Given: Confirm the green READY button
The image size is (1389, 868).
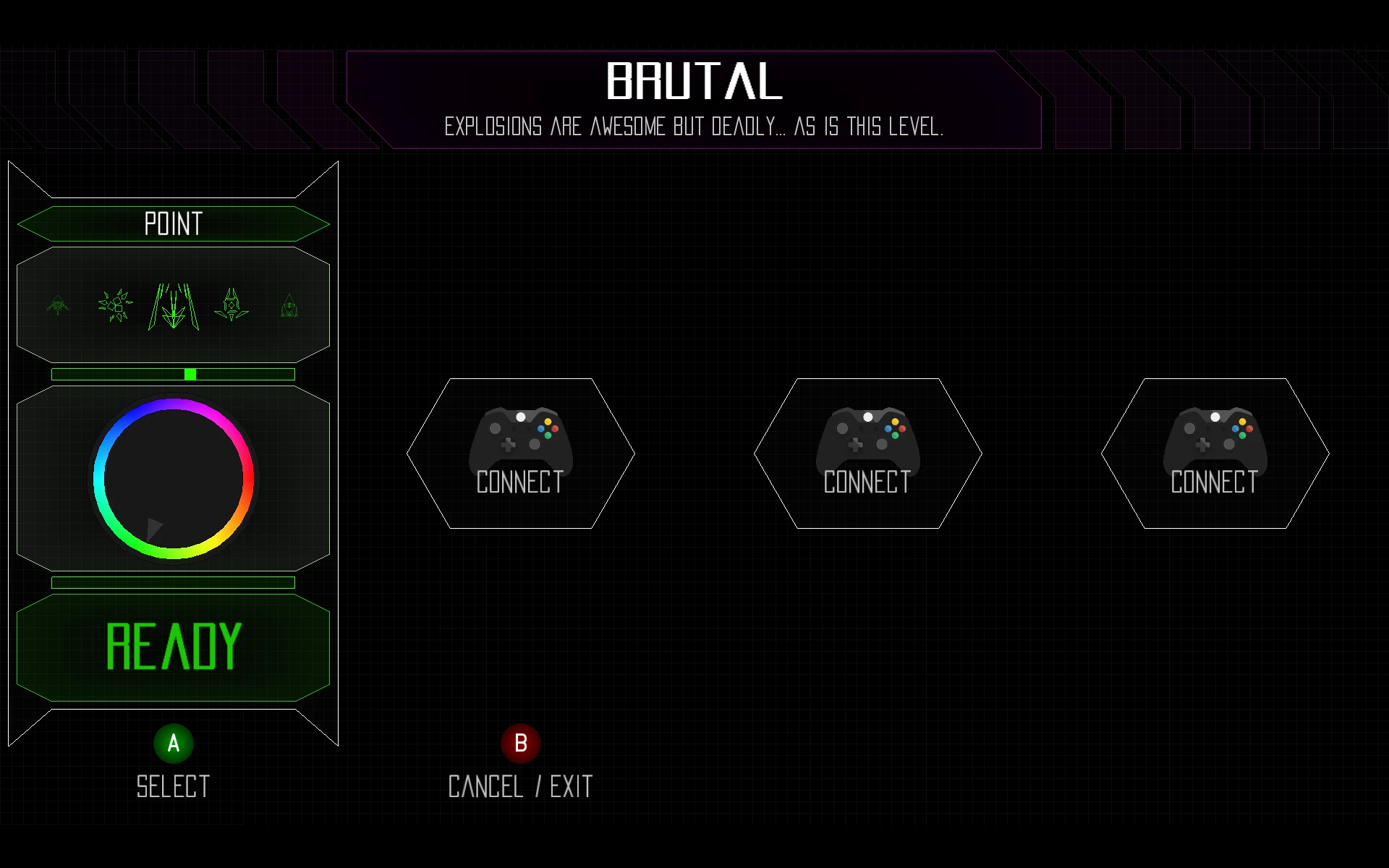Looking at the screenshot, I should 173,647.
